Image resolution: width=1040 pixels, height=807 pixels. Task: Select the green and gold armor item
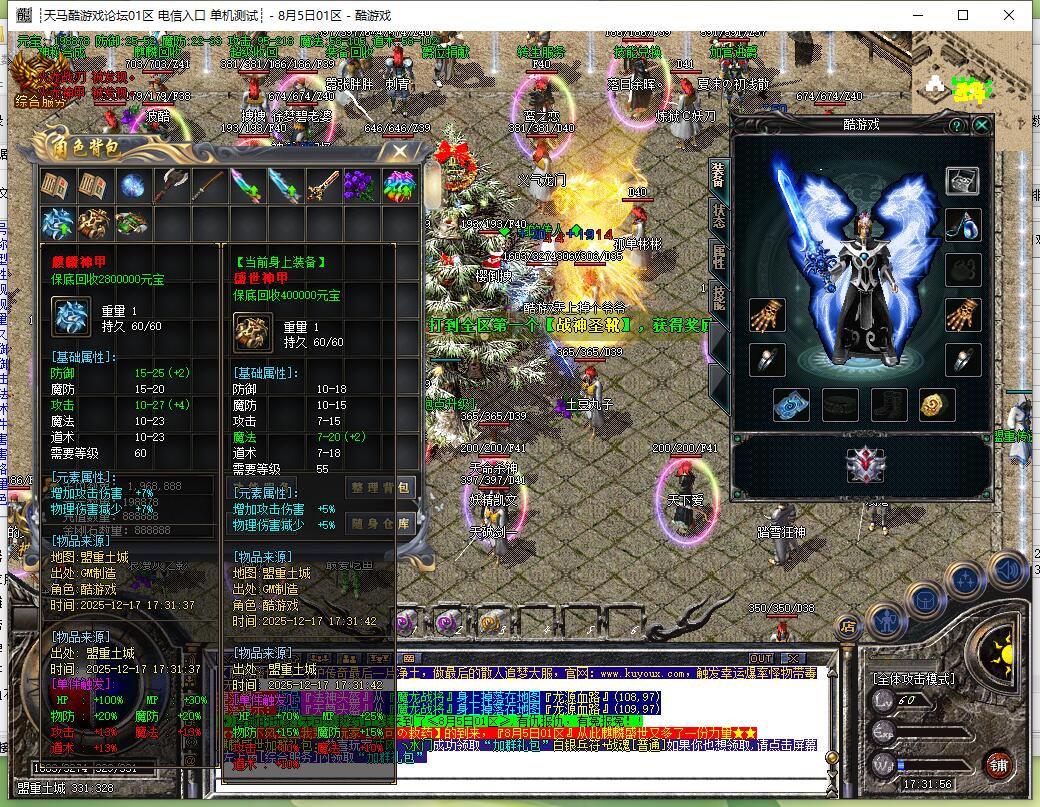(133, 222)
